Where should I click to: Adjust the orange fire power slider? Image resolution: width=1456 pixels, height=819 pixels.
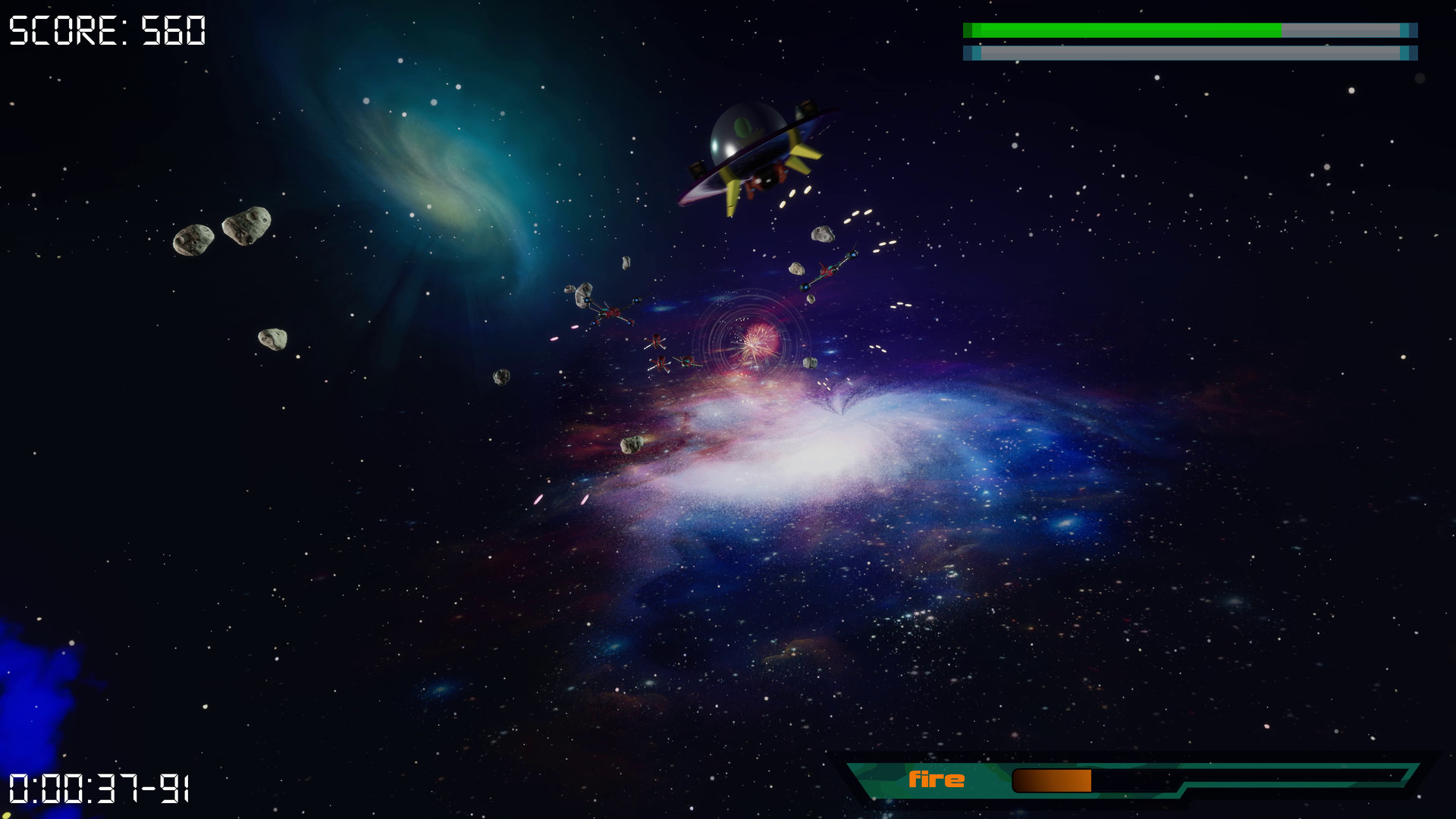1054,779
